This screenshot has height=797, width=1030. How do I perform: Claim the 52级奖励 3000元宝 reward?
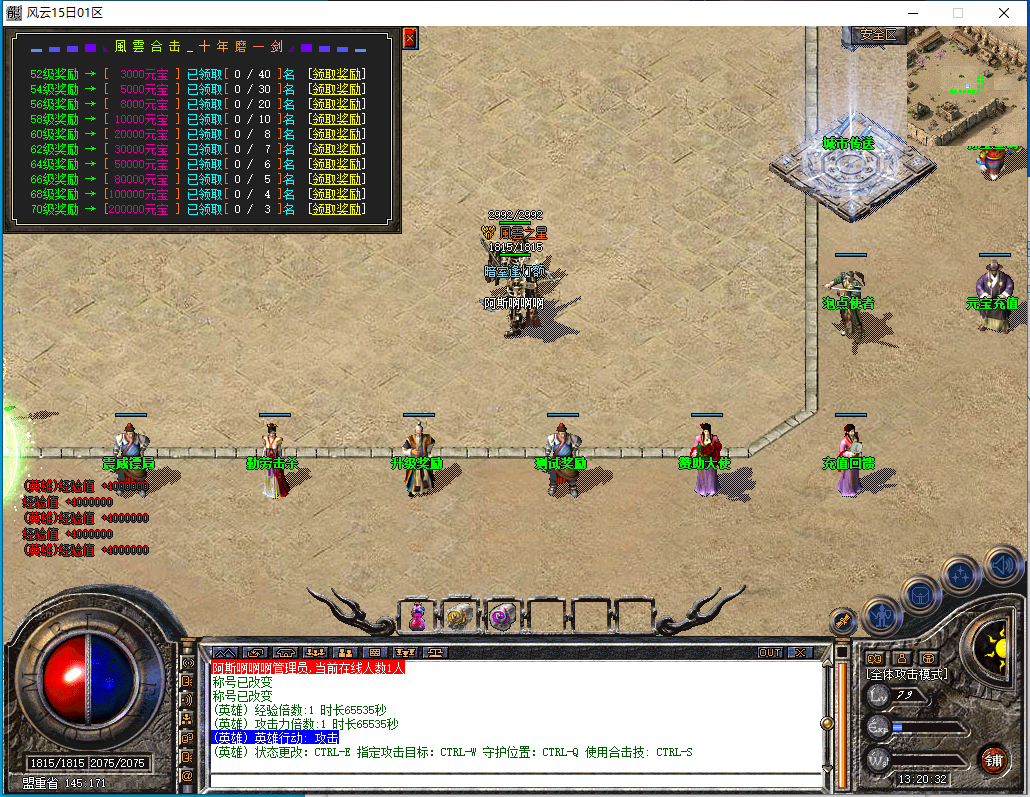(336, 74)
